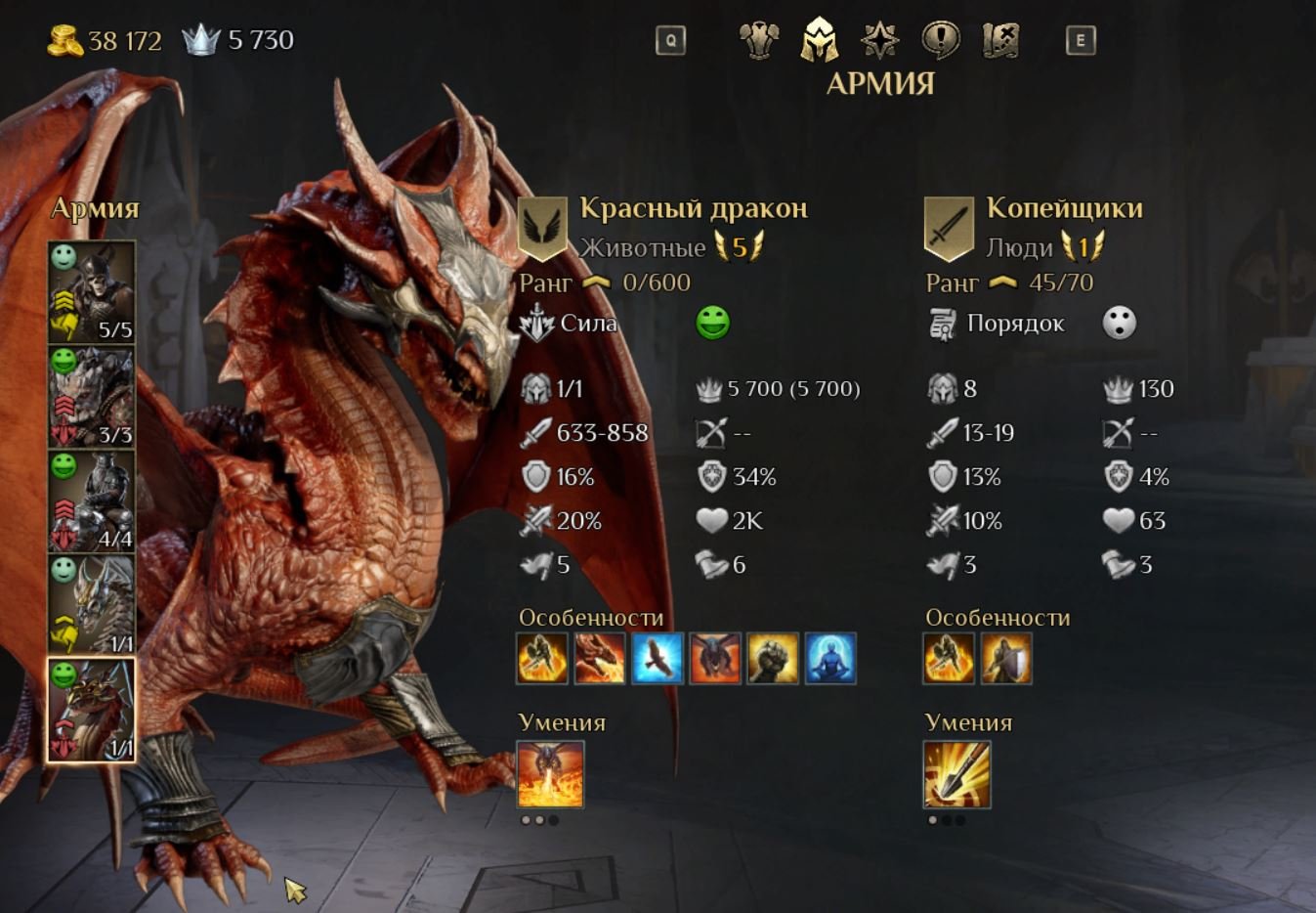Select the helmet Army tab
Screen dimensions: 1316x913
click(819, 40)
